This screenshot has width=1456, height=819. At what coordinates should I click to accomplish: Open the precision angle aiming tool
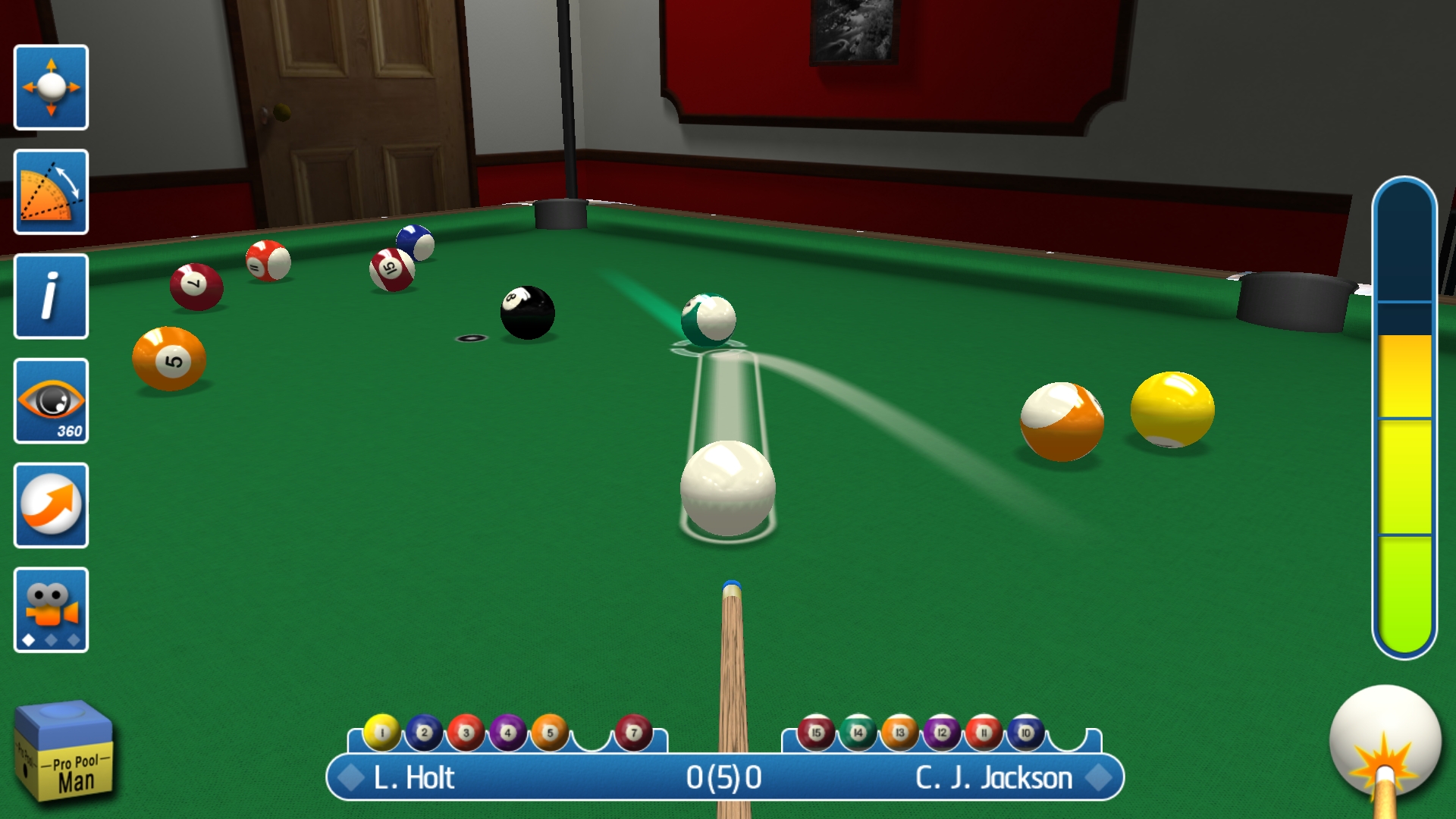51,192
